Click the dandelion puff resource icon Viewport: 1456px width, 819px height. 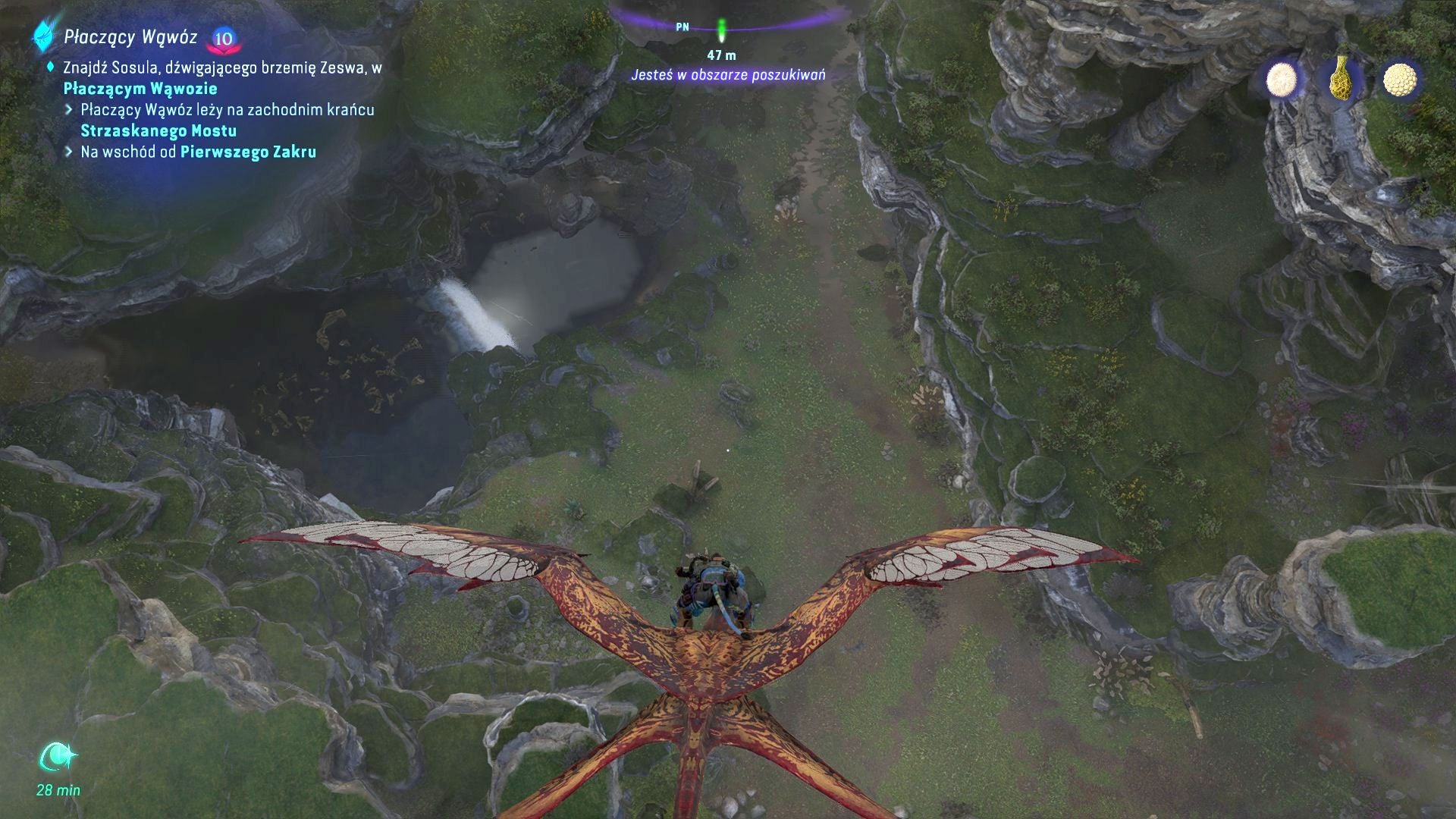(1282, 79)
